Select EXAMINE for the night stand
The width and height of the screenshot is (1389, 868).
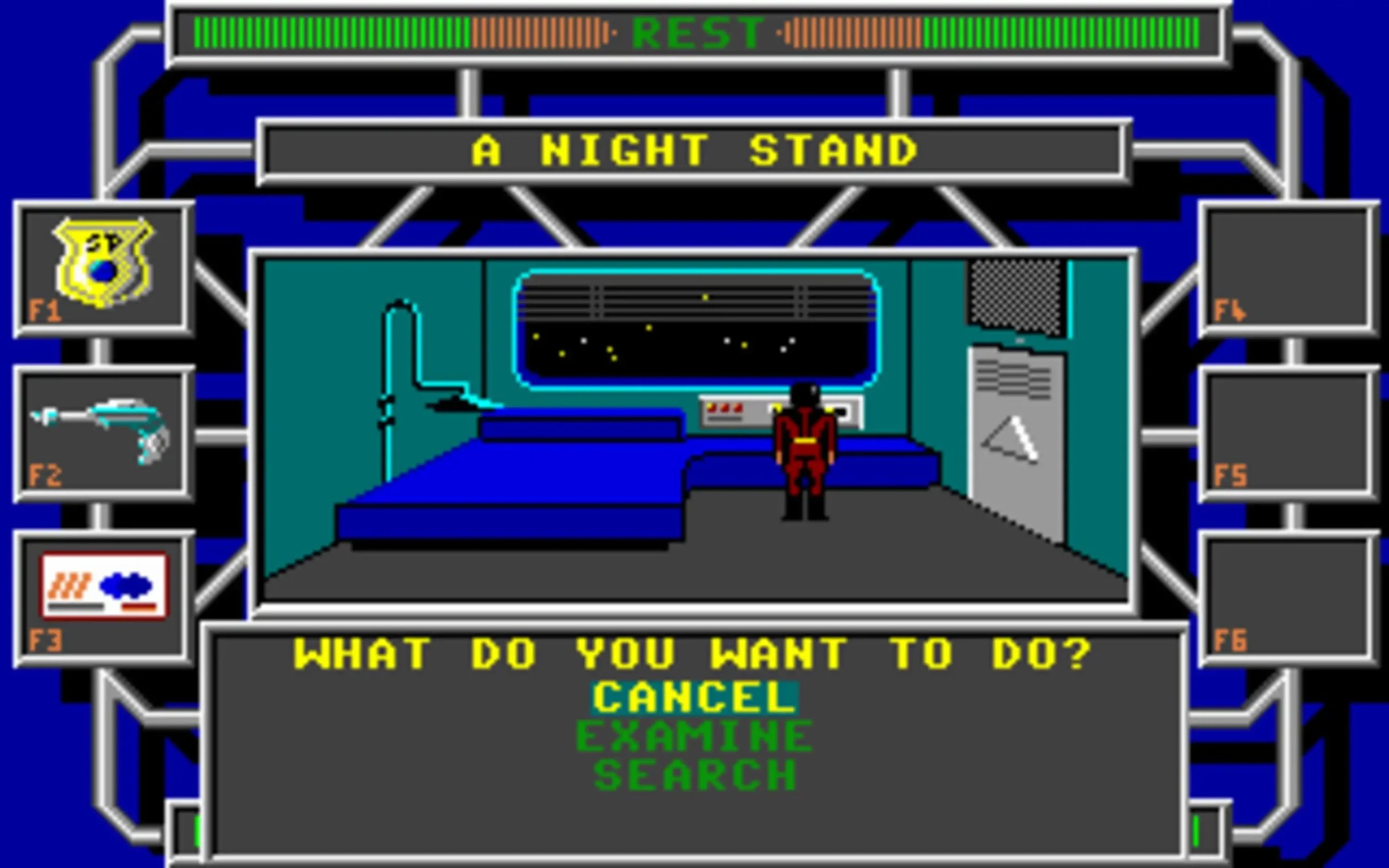(x=694, y=737)
